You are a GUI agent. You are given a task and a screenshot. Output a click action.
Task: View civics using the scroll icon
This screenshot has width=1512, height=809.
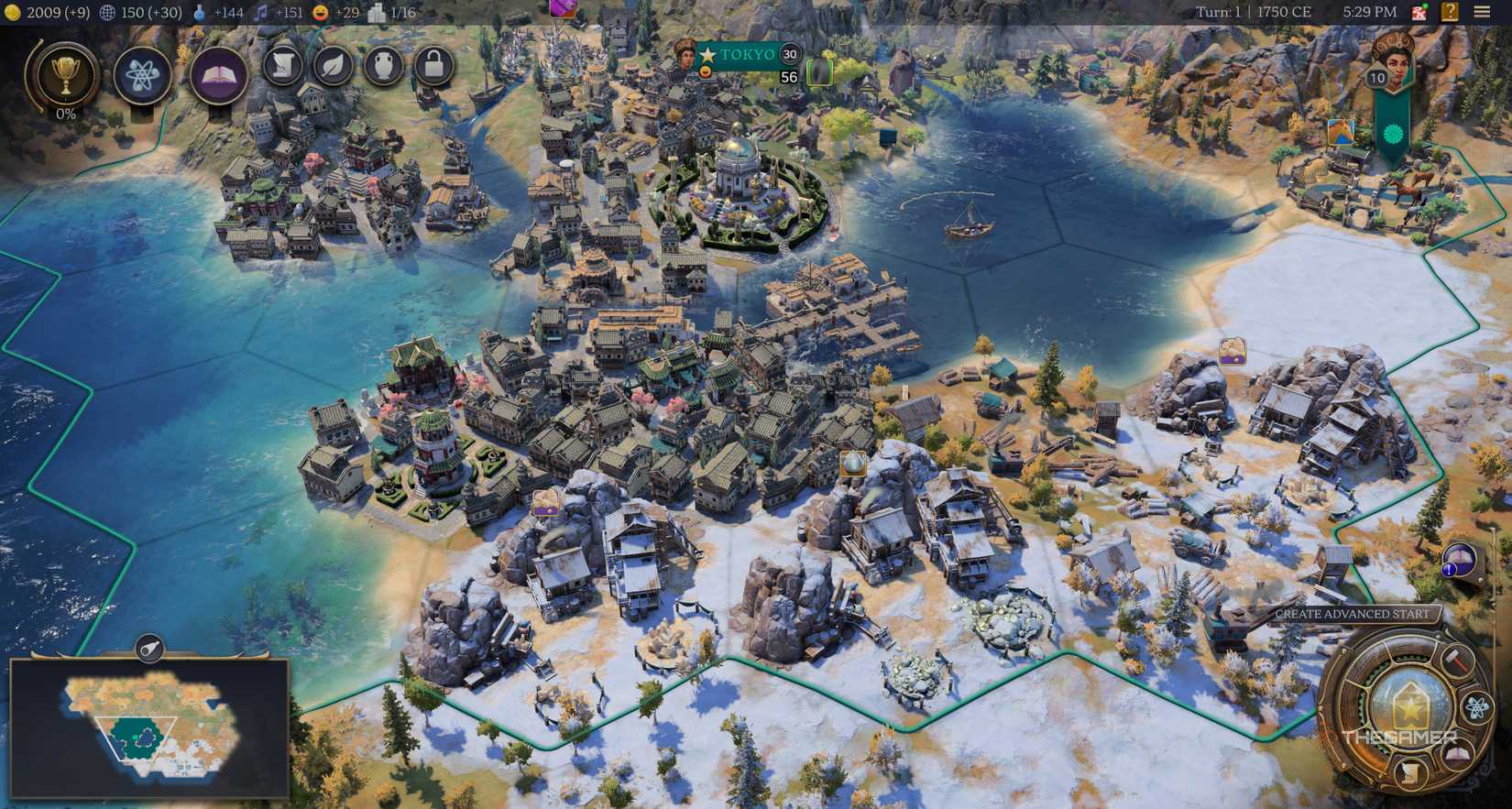[x=282, y=67]
